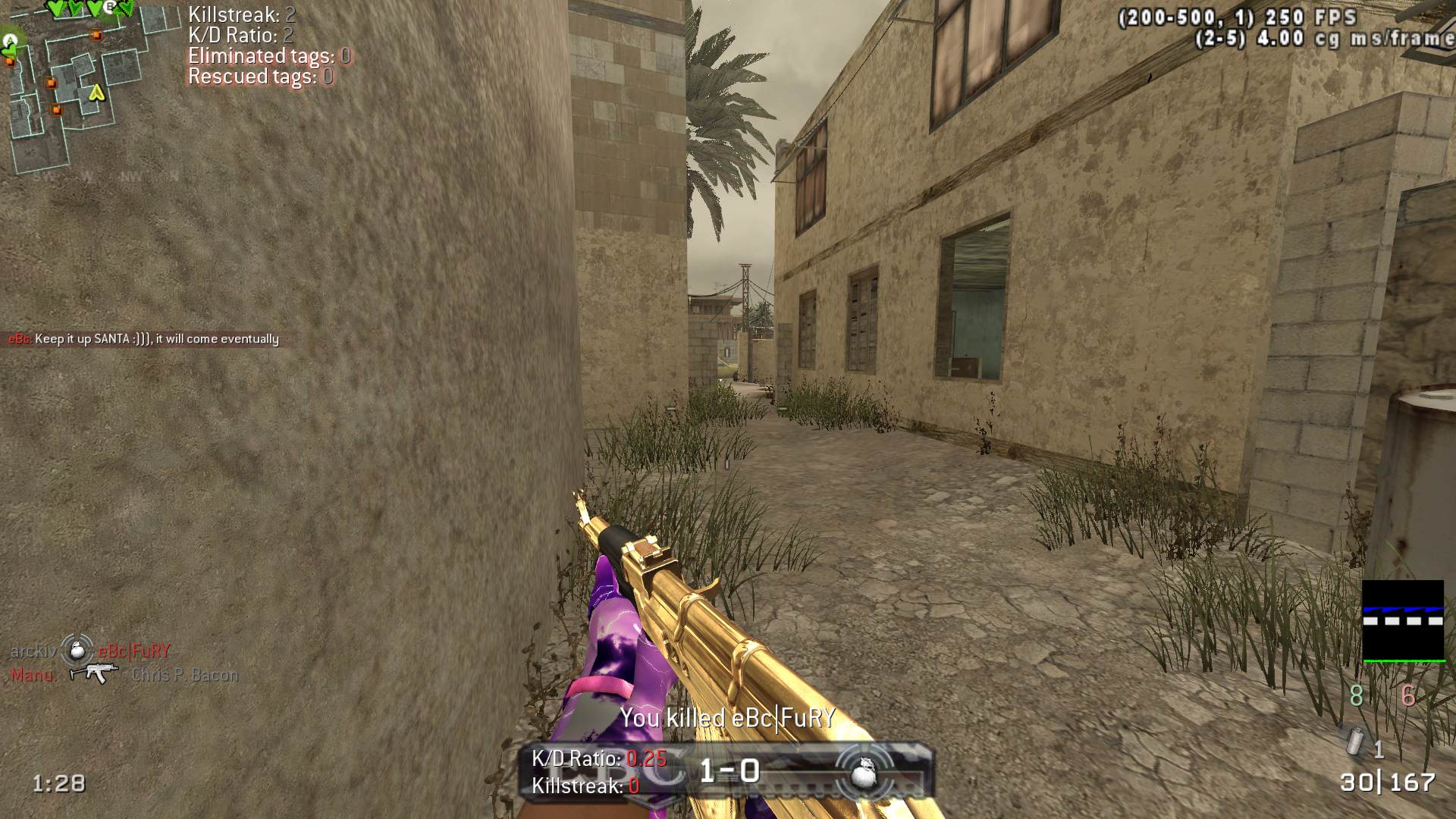Viewport: 1456px width, 819px height.
Task: Click the grenade icon in the killfeed
Action: 76,650
